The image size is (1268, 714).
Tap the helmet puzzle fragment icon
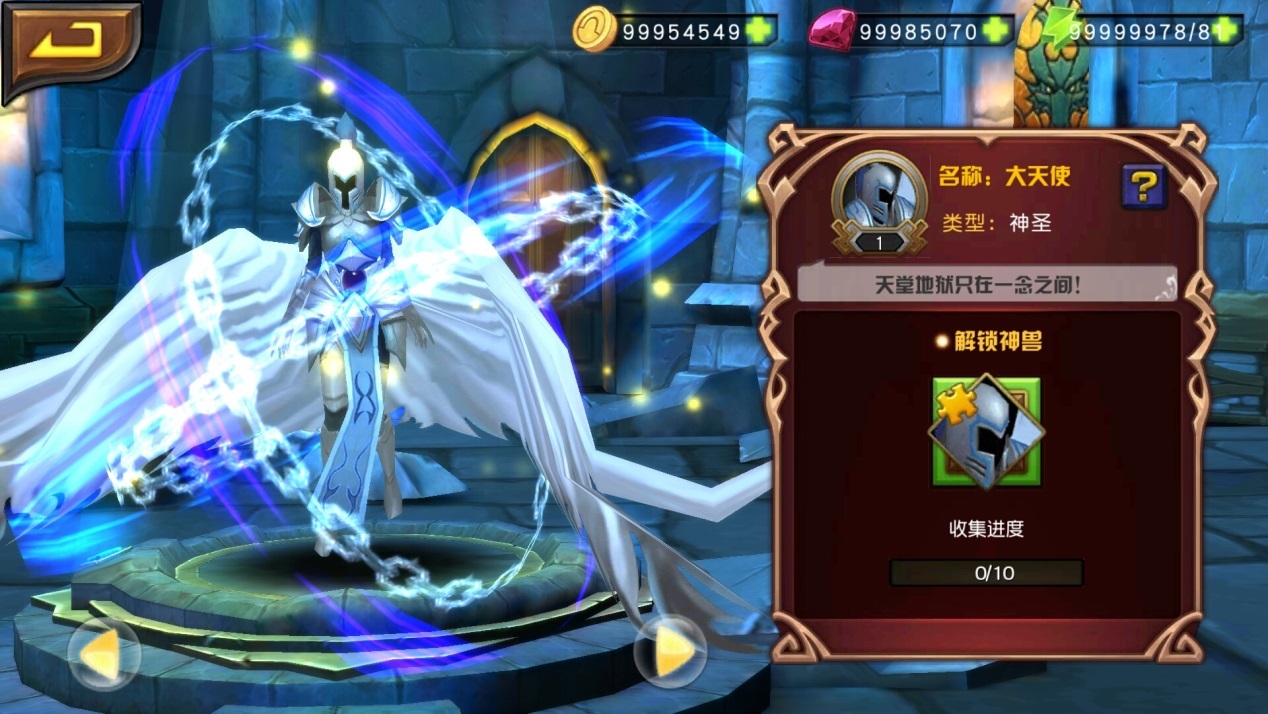pos(986,431)
